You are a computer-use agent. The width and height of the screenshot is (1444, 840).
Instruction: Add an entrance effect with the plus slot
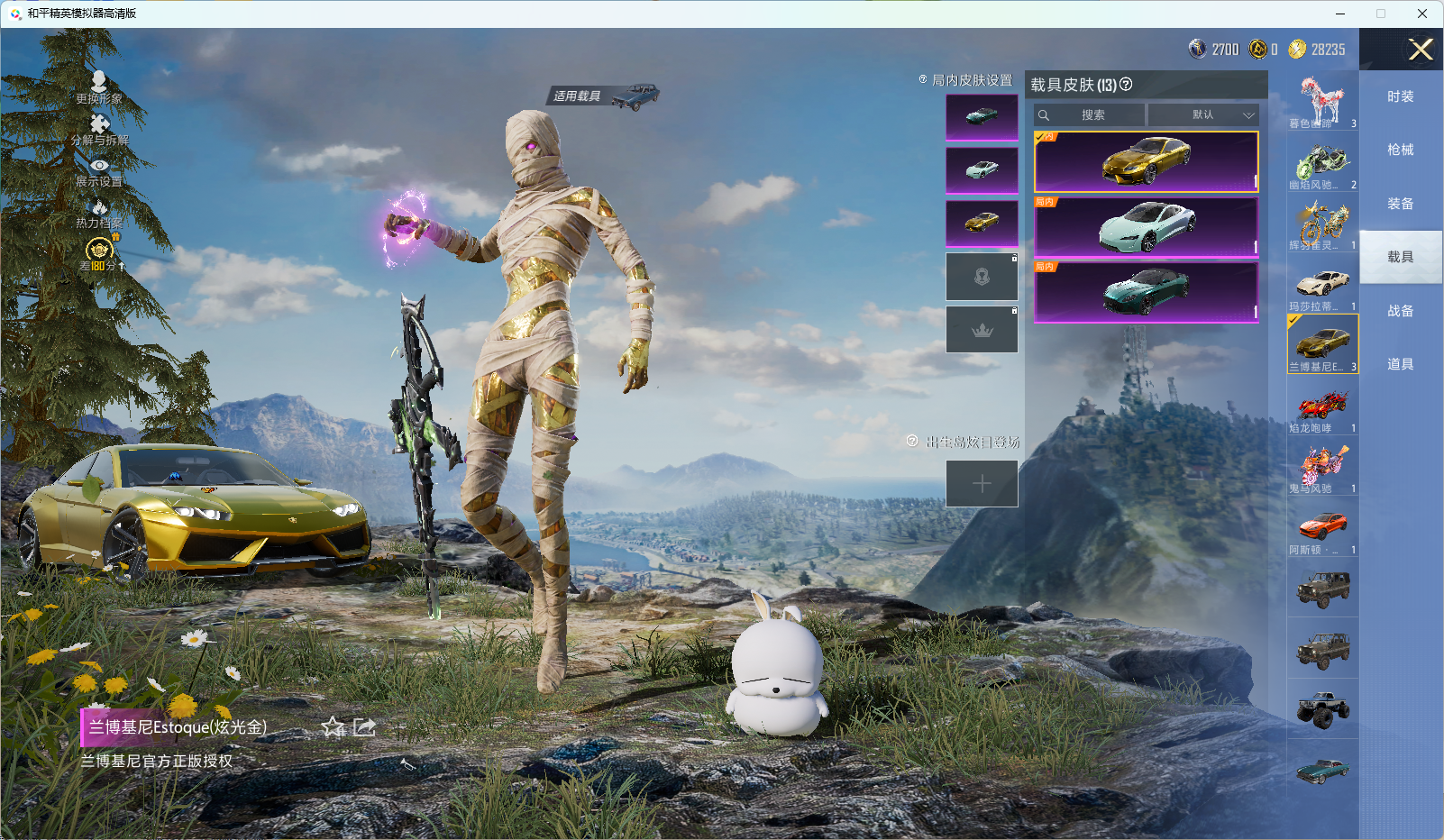tap(982, 484)
